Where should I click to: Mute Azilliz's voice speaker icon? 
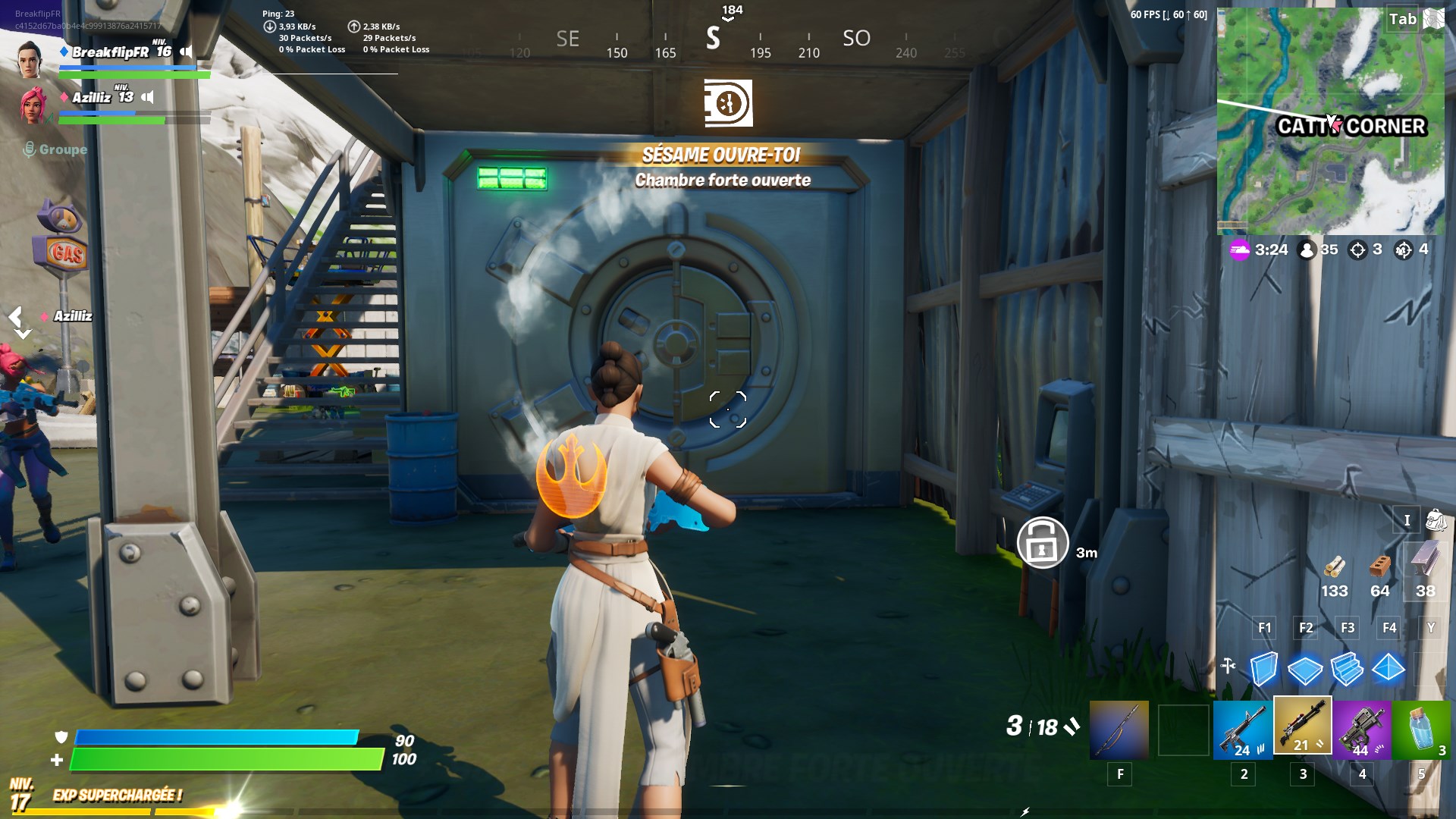(x=147, y=97)
